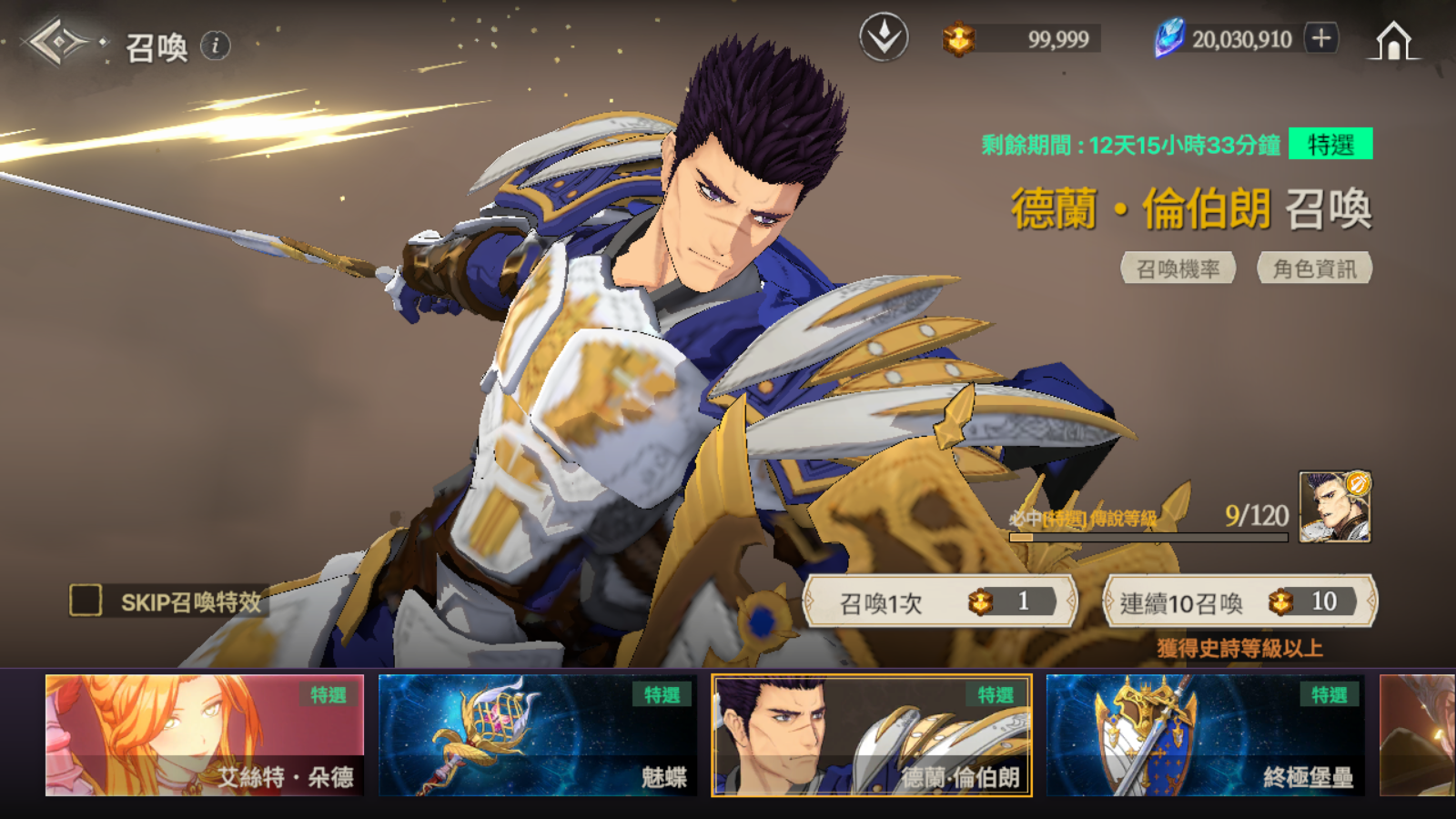Image resolution: width=1456 pixels, height=819 pixels.
Task: Select the 德蘭·倫伯朗 banner
Action: tap(871, 735)
